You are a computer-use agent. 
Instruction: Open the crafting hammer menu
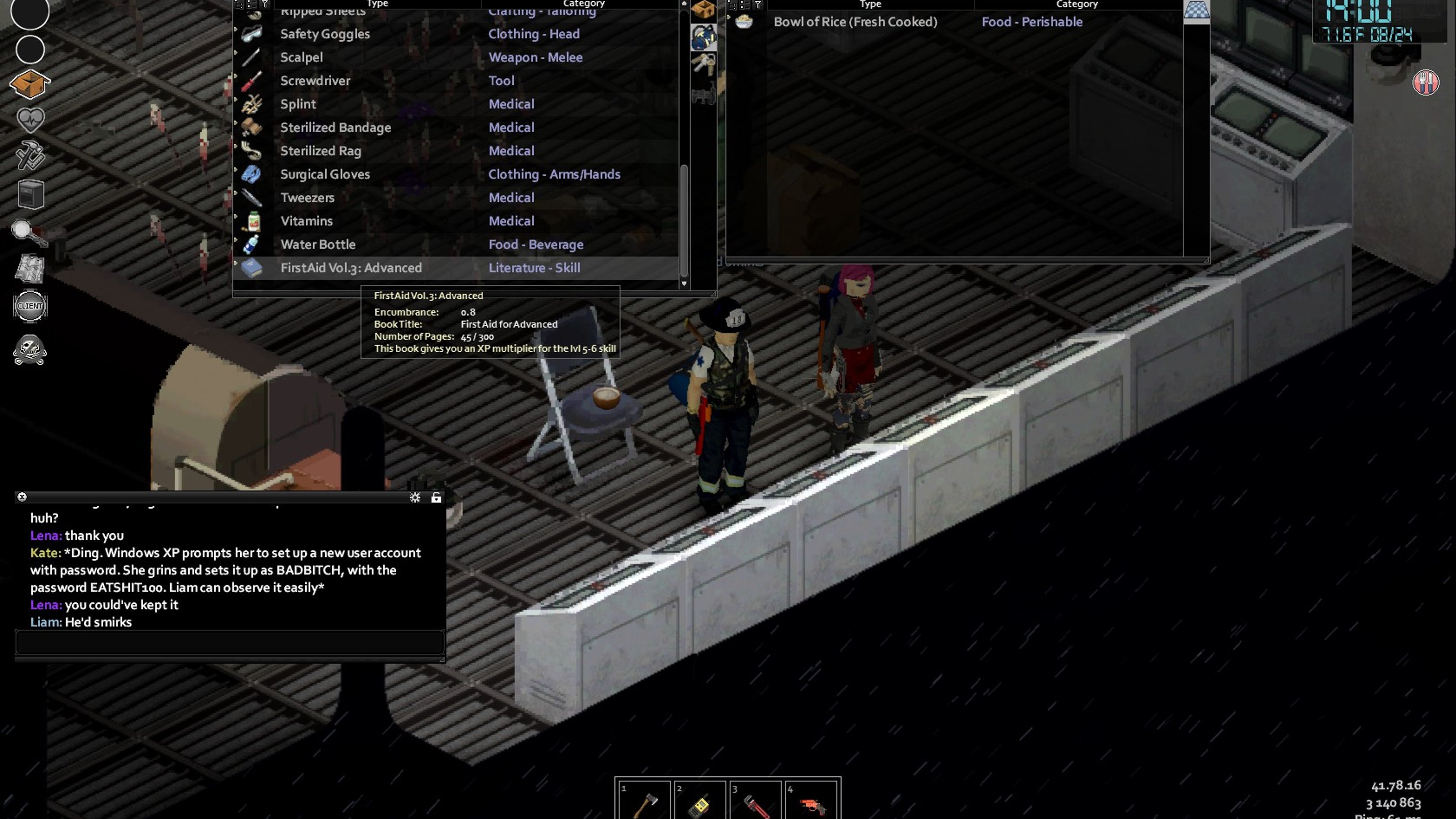(x=30, y=155)
